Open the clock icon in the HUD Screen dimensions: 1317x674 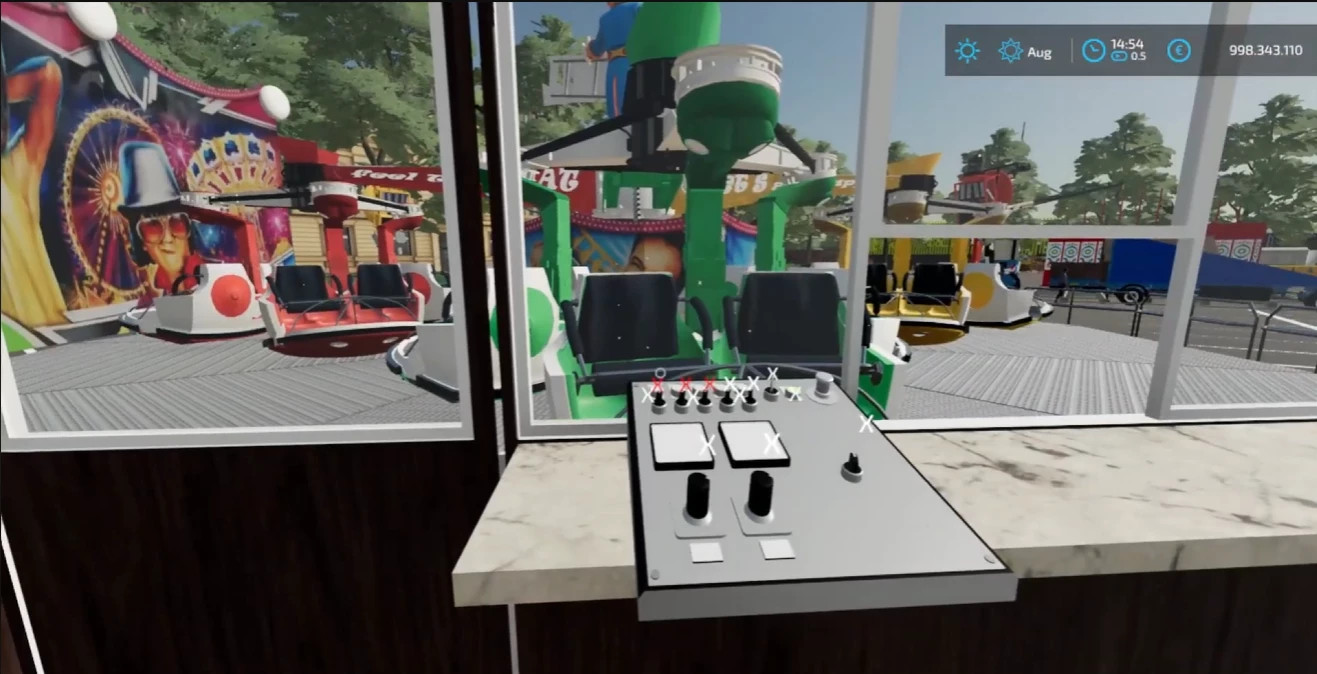click(x=1094, y=51)
